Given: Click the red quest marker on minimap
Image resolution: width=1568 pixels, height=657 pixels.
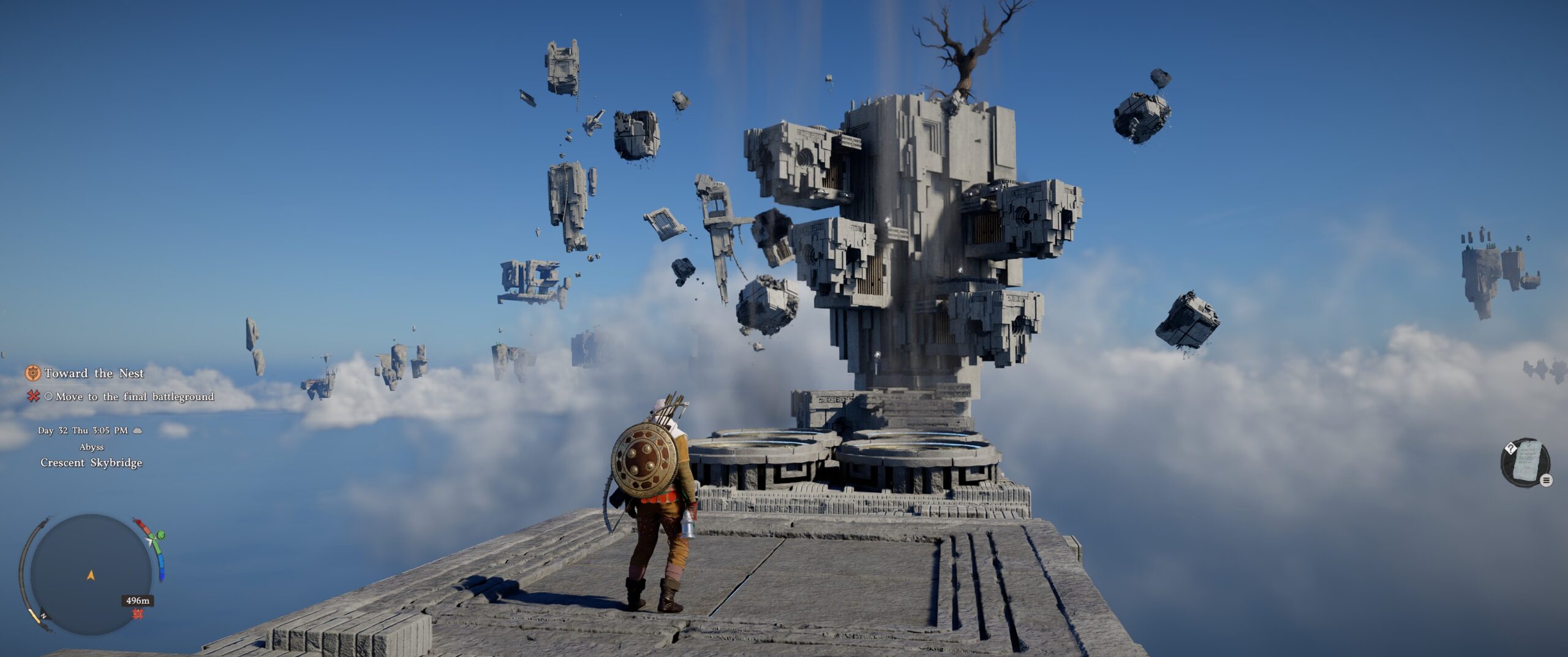Looking at the screenshot, I should [x=138, y=613].
